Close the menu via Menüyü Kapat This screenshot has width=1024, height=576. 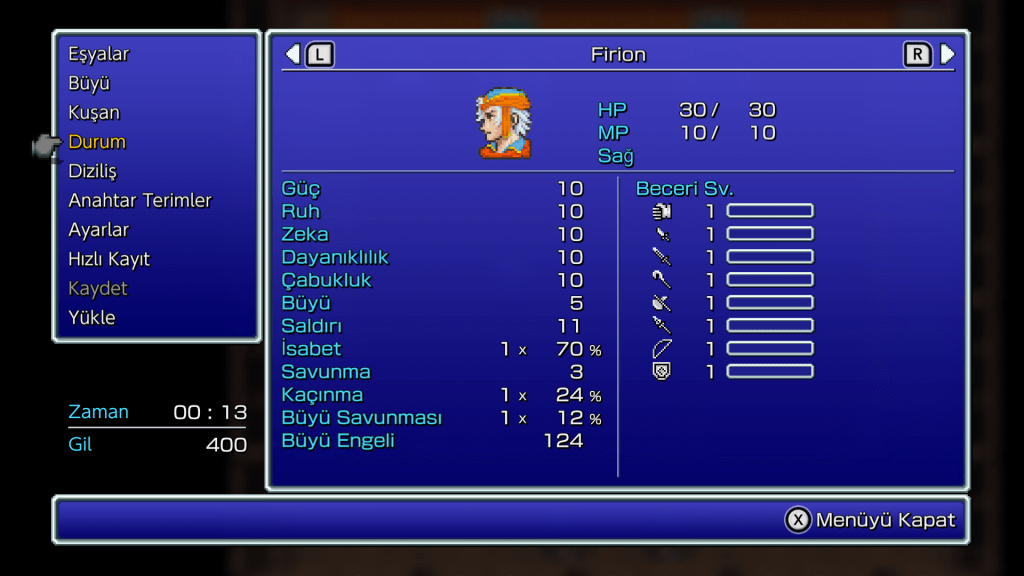pyautogui.click(x=870, y=520)
